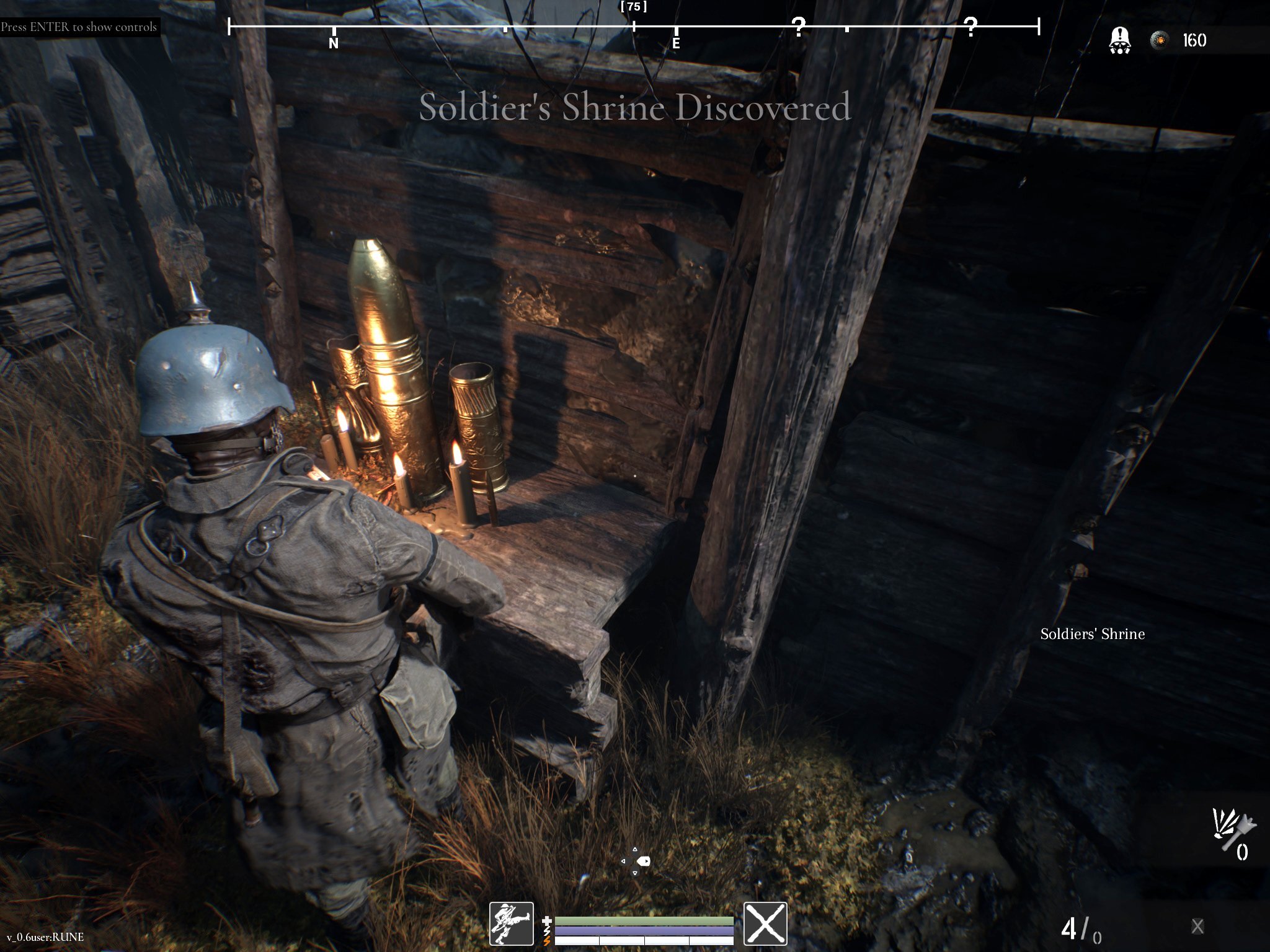Click the Soldiers' Shrine interaction label
Image resolution: width=1270 pixels, height=952 pixels.
[1092, 634]
